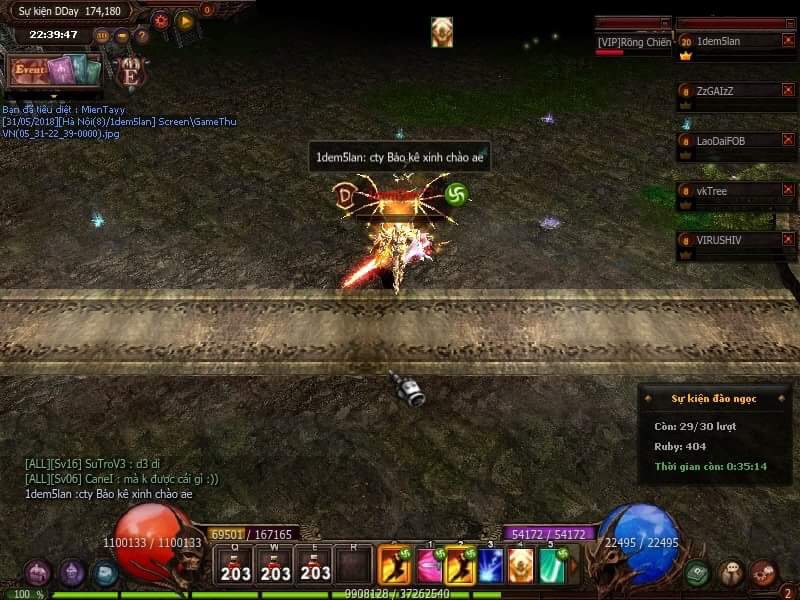Select the [VIP]Rồng Chiến target frame

tap(633, 42)
